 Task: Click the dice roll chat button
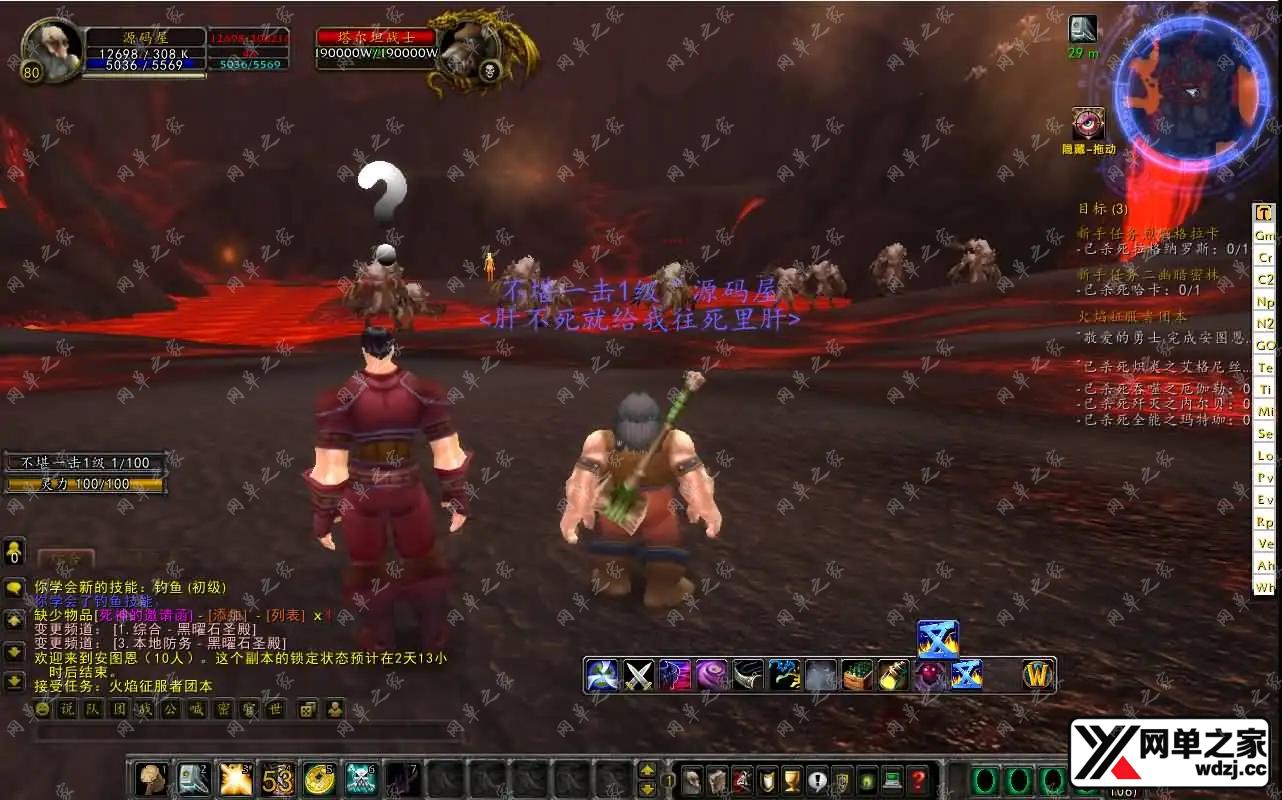click(x=308, y=709)
